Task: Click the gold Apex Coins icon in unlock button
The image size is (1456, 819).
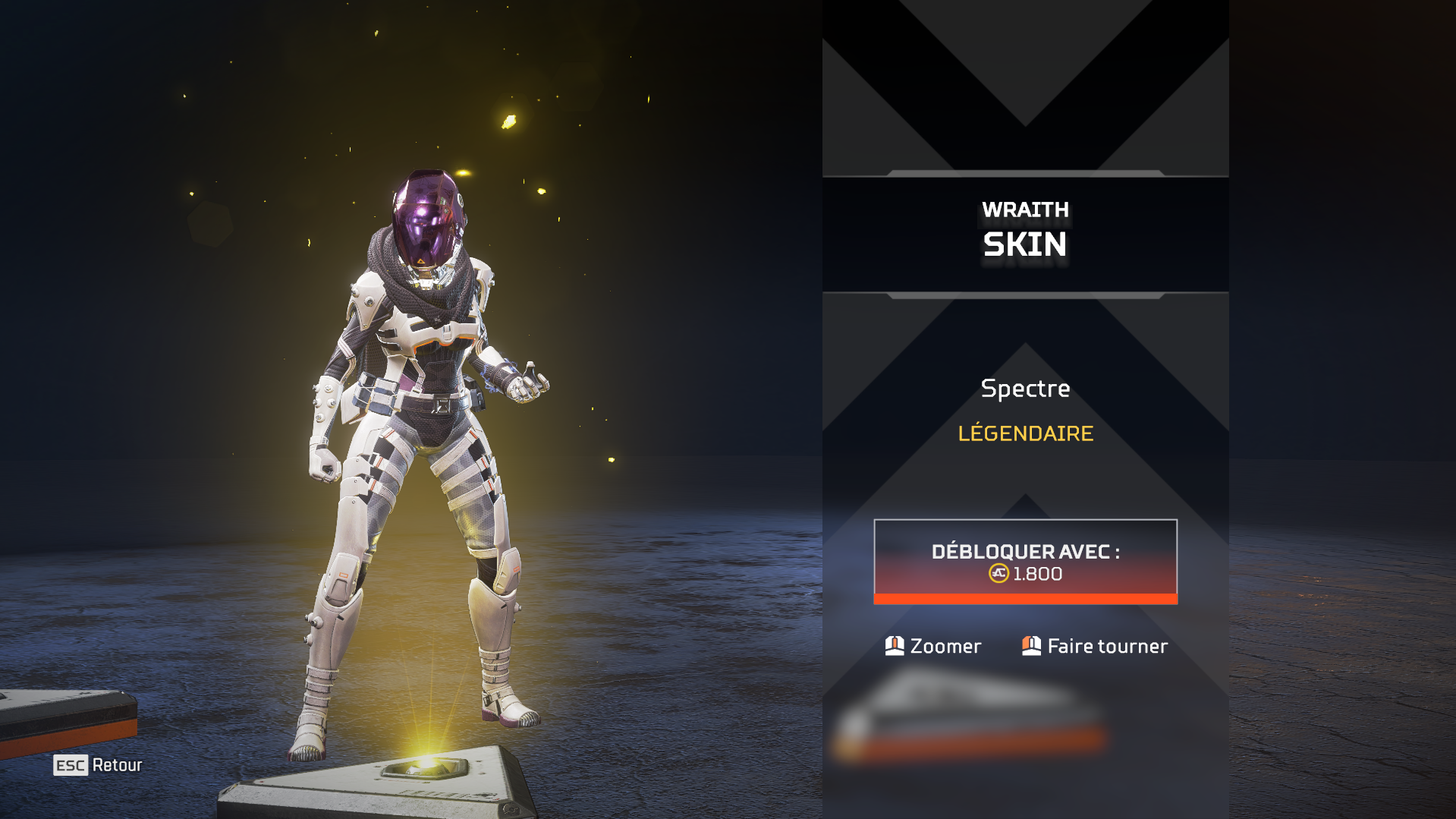Action: (x=999, y=575)
